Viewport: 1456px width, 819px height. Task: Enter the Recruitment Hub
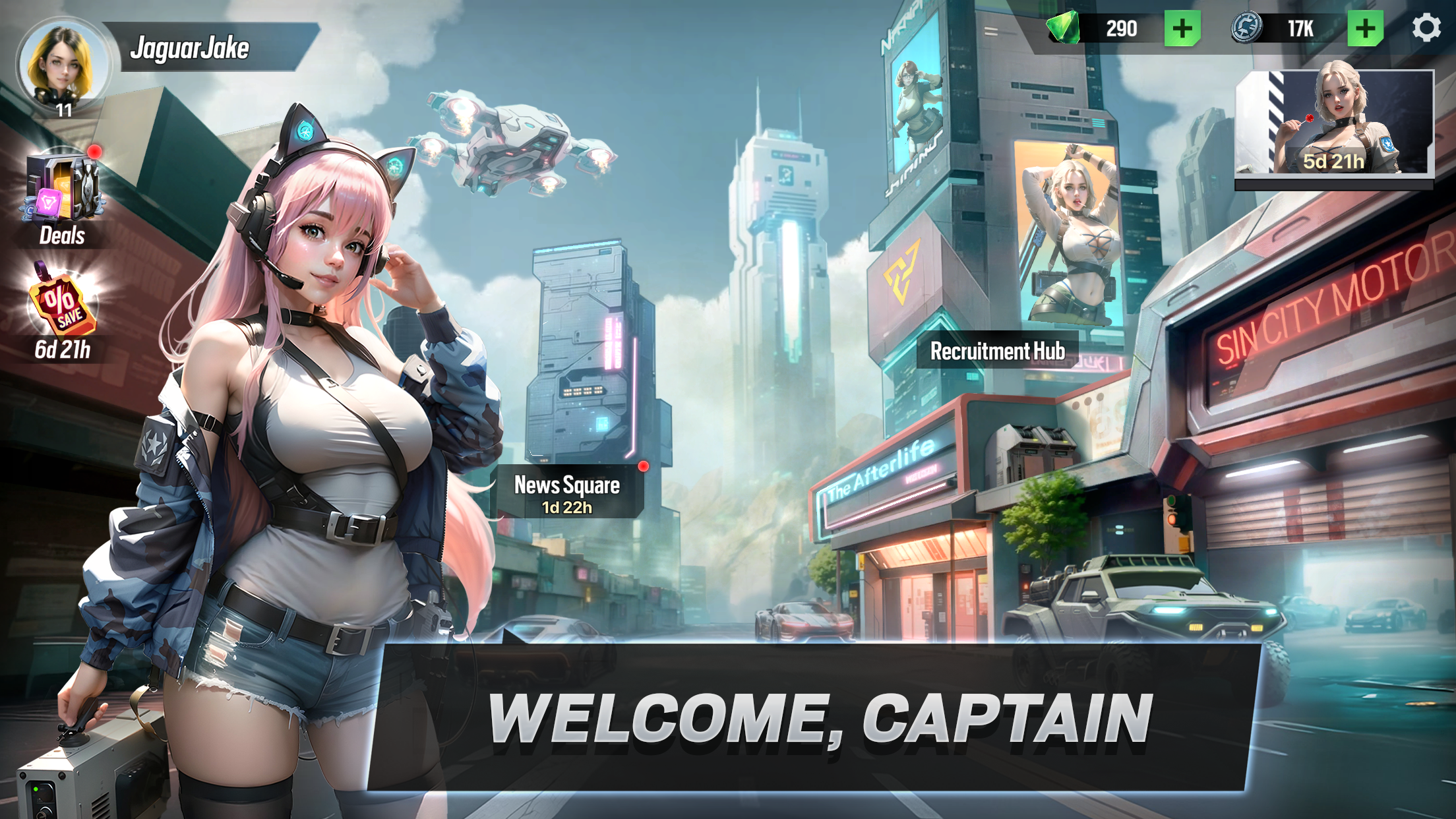pos(998,351)
